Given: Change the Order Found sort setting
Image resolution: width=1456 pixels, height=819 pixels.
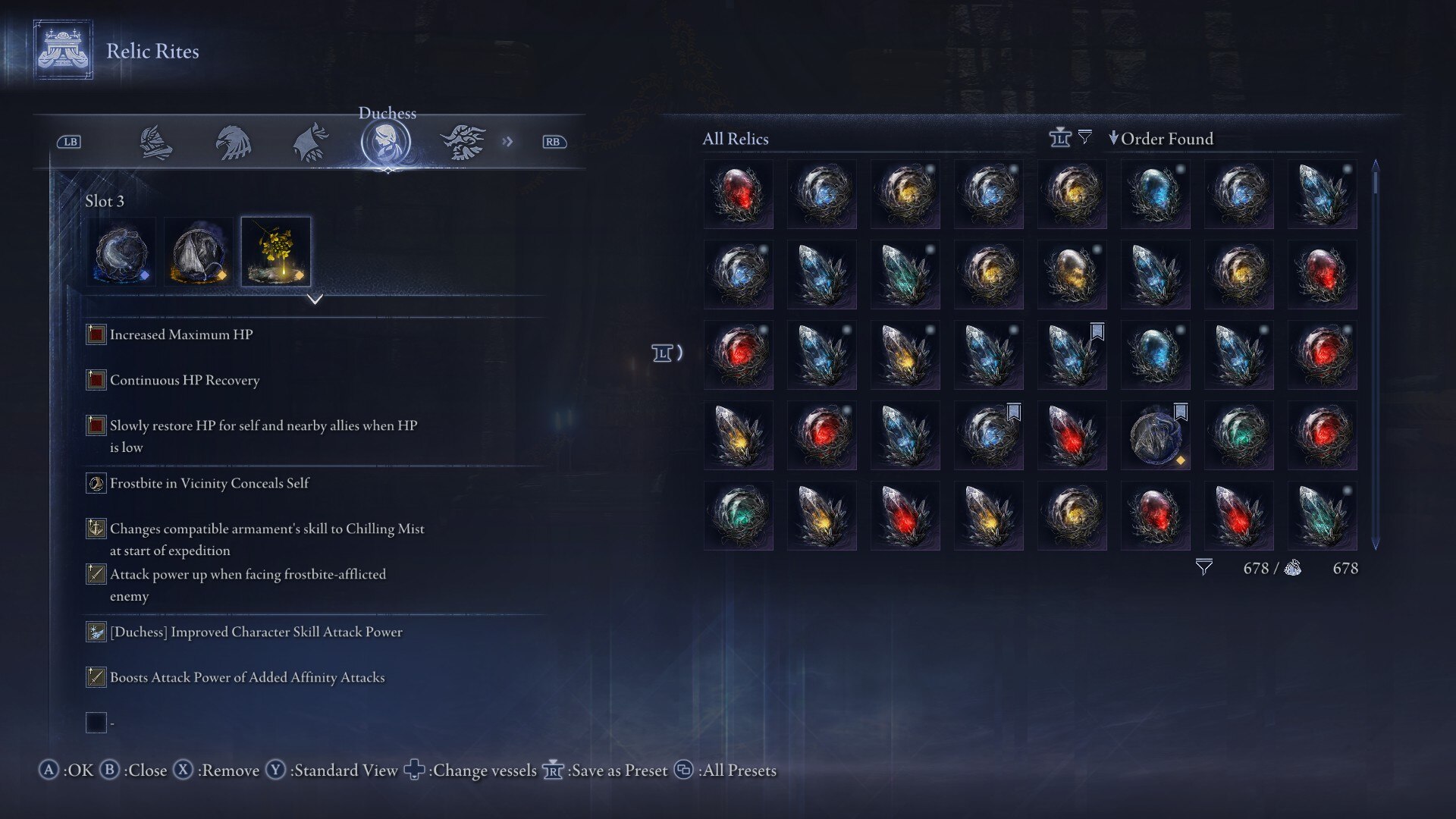Looking at the screenshot, I should (1160, 139).
